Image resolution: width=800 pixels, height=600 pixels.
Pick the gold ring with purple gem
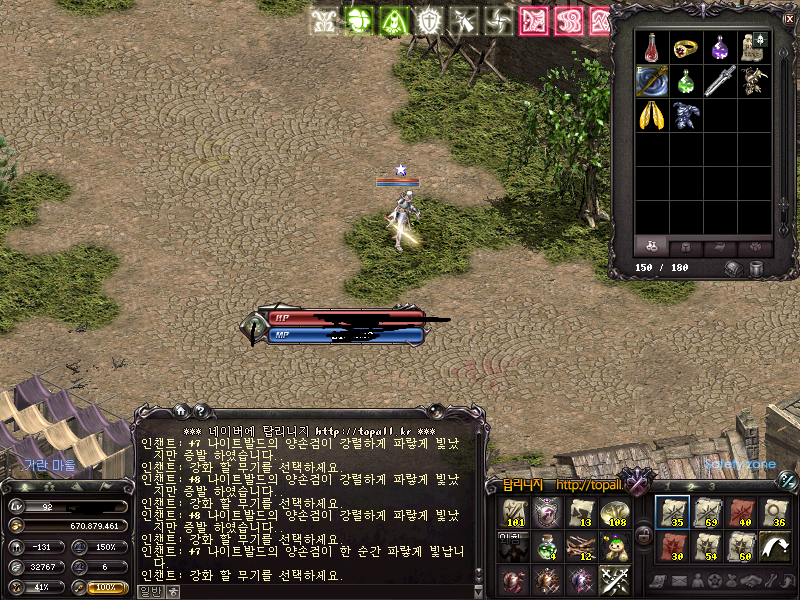tap(686, 47)
